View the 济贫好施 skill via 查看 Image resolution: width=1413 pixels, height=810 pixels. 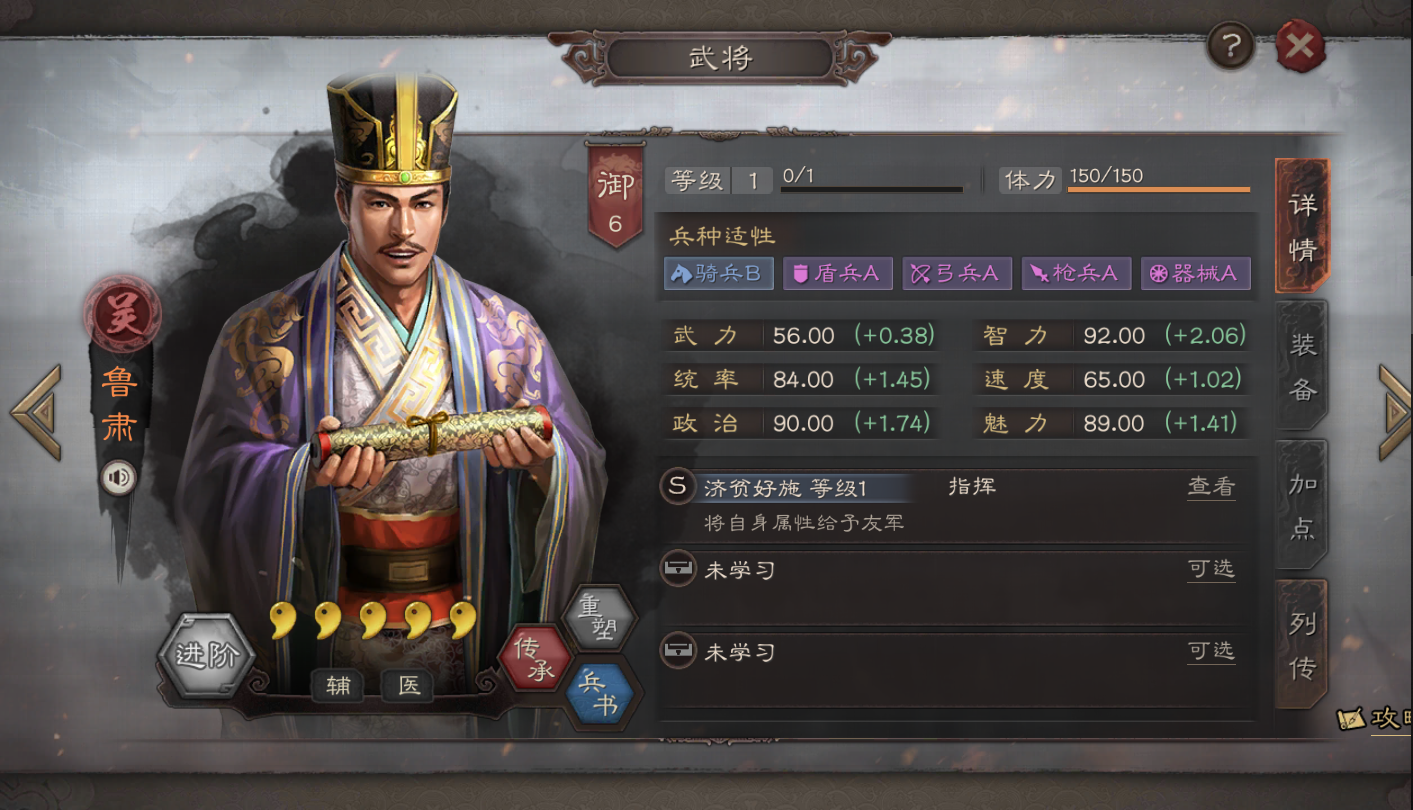coord(1211,487)
